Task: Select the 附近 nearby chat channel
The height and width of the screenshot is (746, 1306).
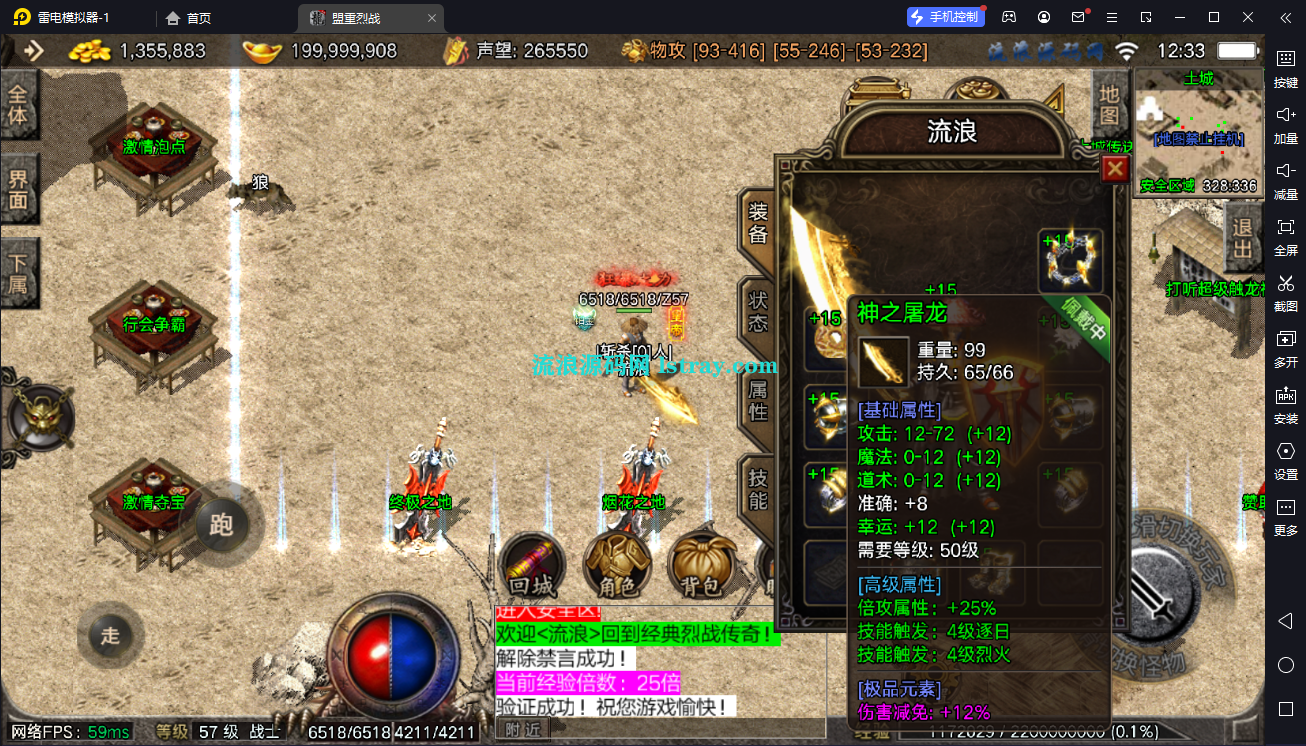Action: (522, 730)
